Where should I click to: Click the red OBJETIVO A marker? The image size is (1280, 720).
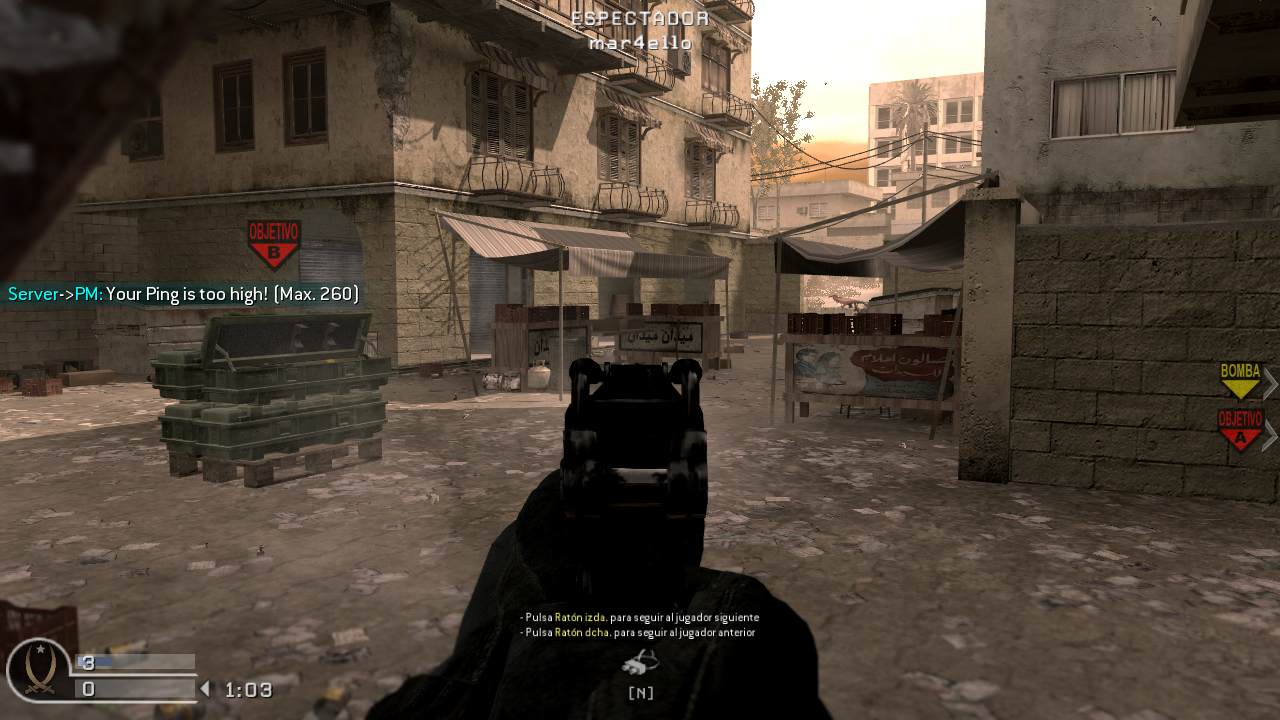click(1240, 433)
